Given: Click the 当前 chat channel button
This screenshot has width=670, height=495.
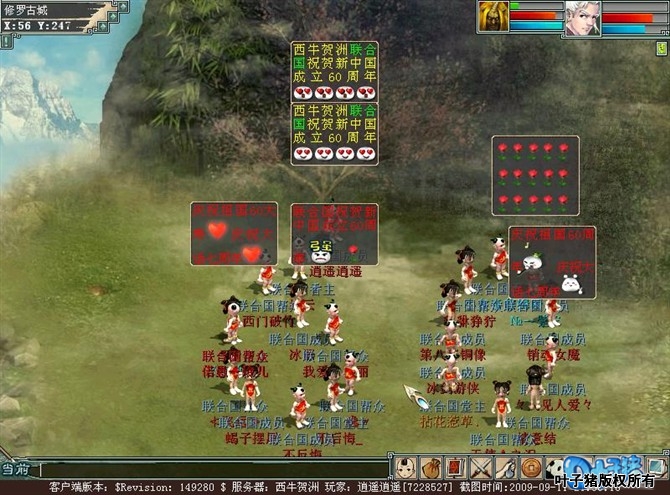Looking at the screenshot, I should [15, 468].
